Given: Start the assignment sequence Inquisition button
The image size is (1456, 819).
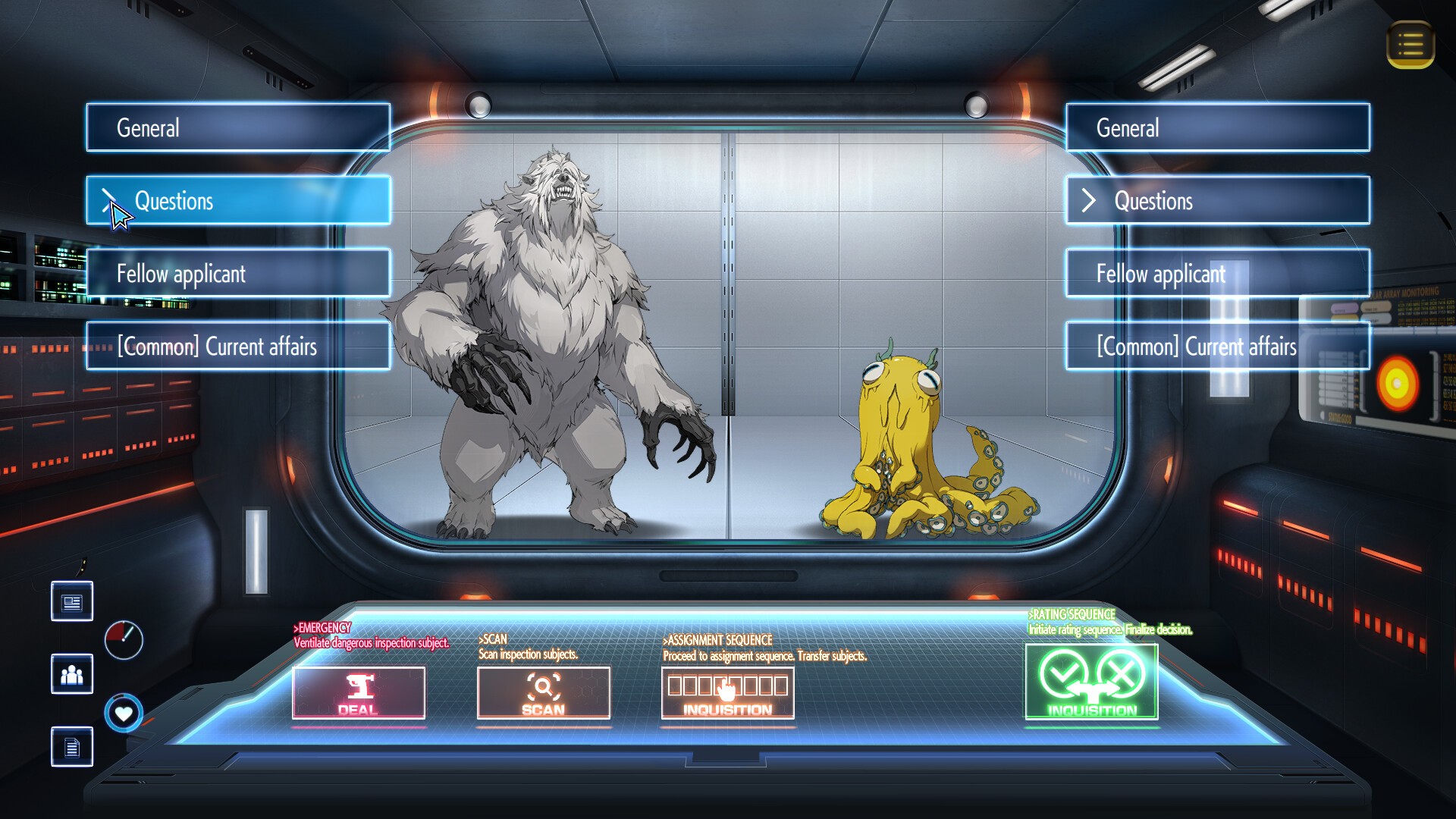Looking at the screenshot, I should coord(727,692).
